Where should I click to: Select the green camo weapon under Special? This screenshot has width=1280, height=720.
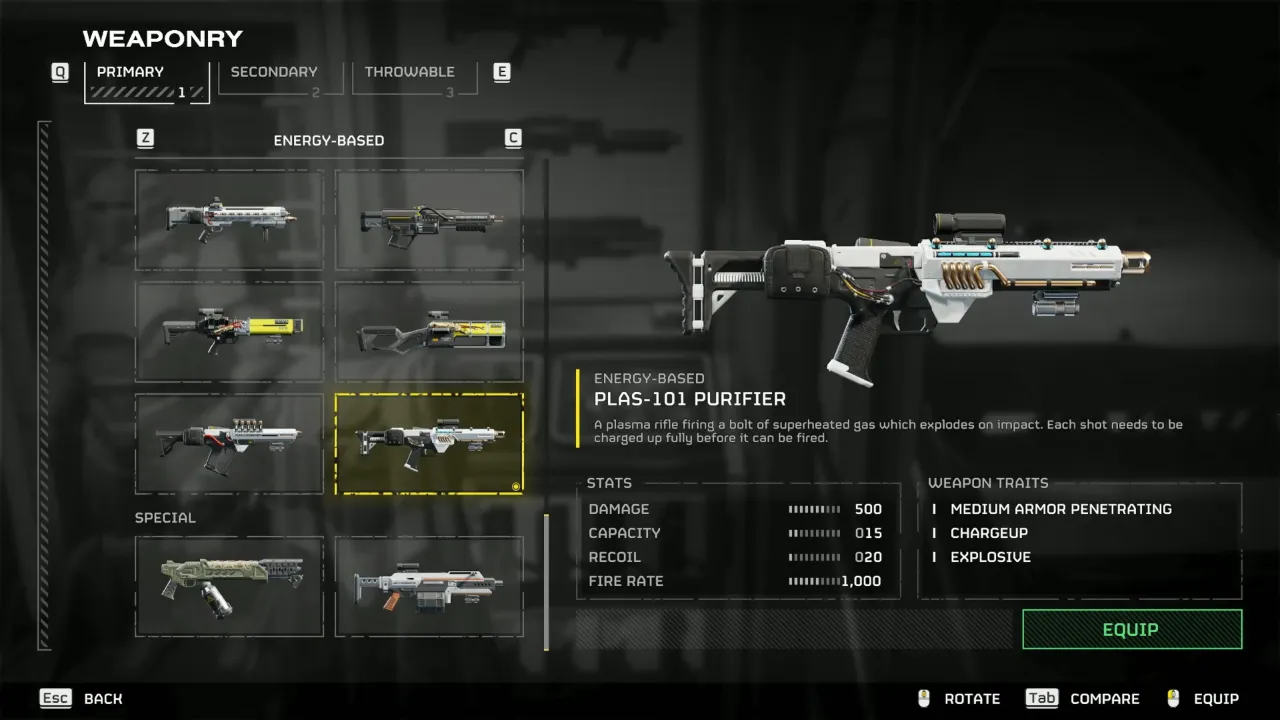tap(230, 586)
